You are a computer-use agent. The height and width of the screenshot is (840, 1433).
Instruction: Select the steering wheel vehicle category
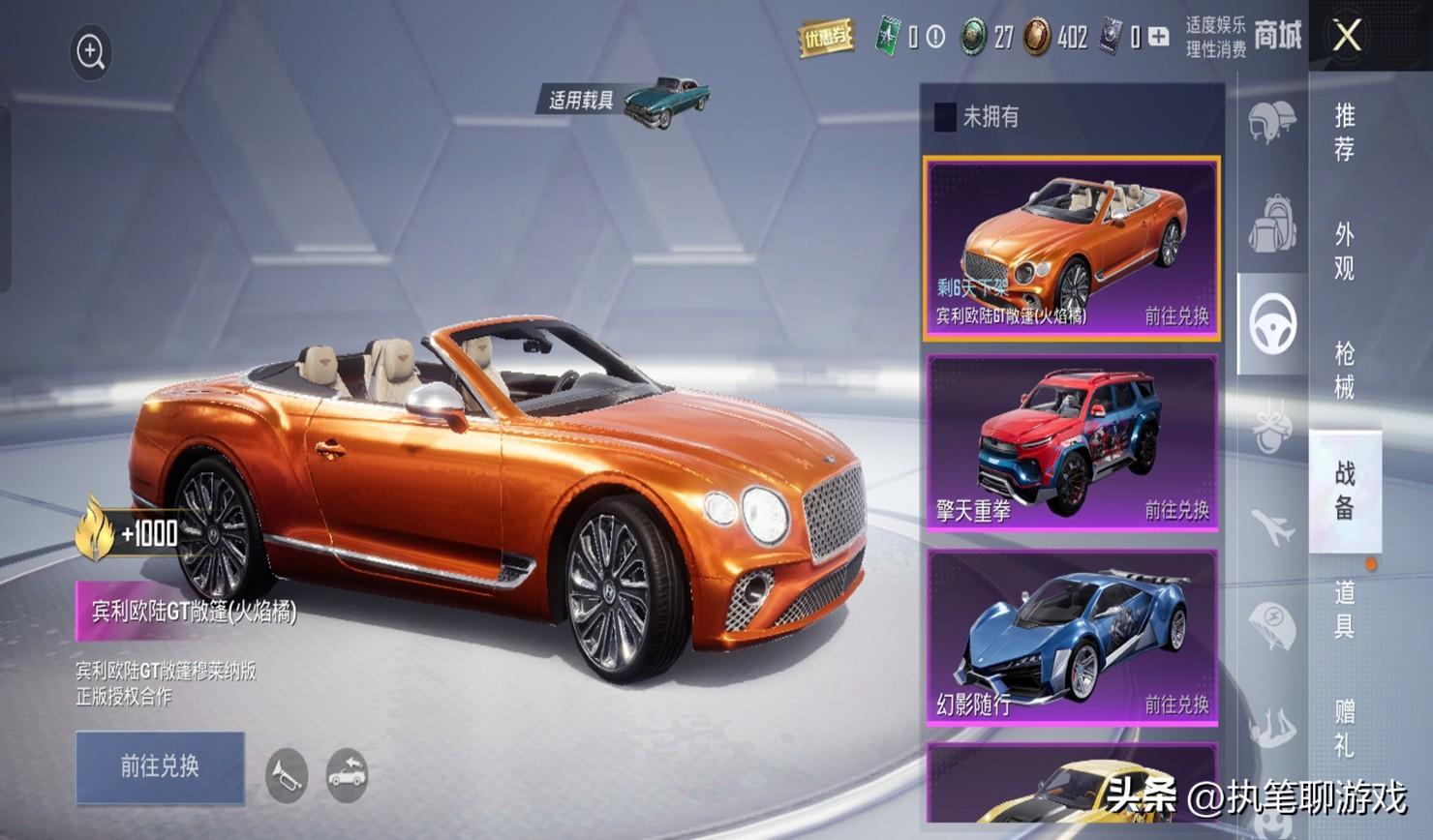coord(1272,323)
